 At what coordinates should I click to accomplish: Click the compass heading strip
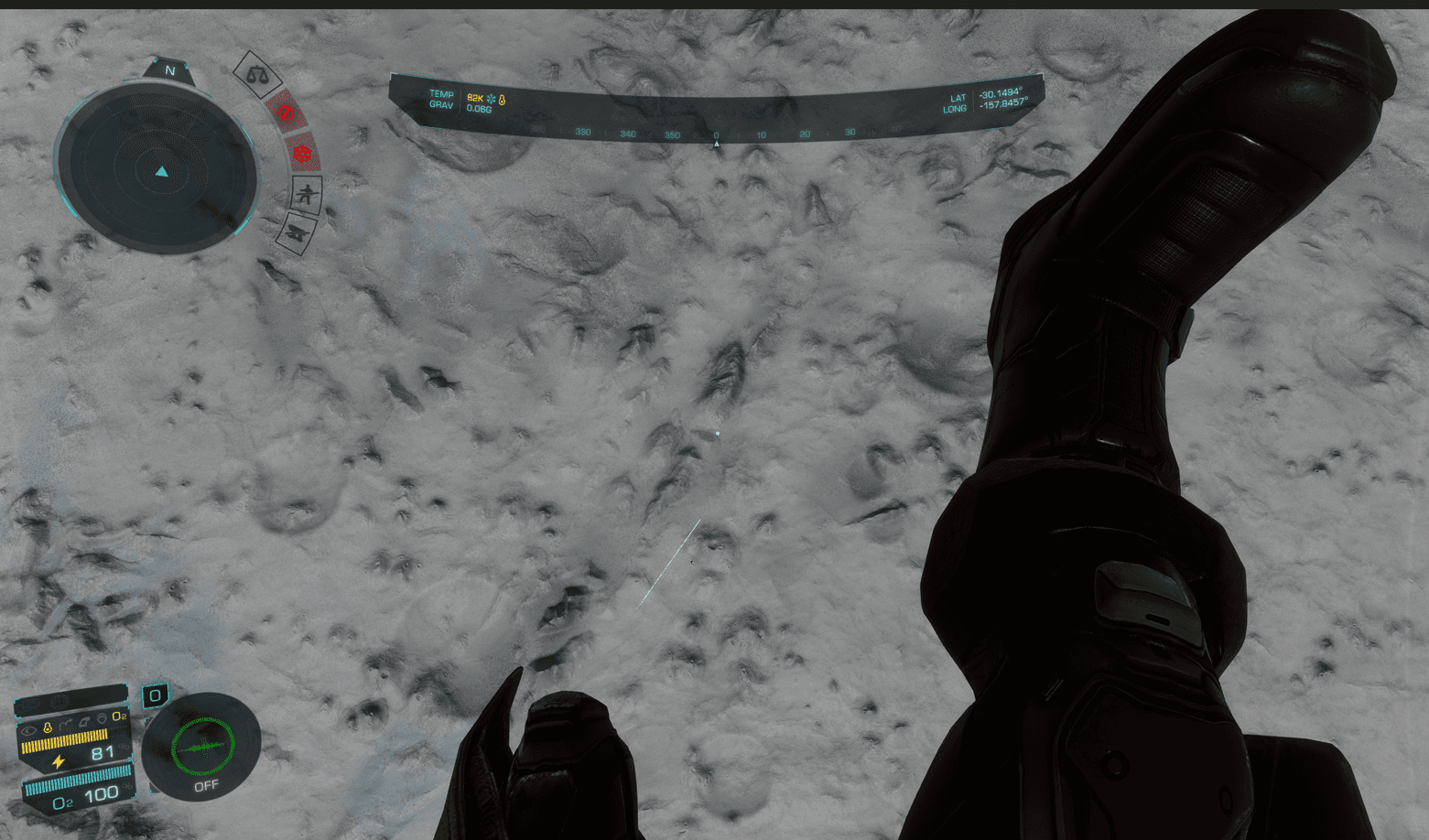pyautogui.click(x=716, y=134)
